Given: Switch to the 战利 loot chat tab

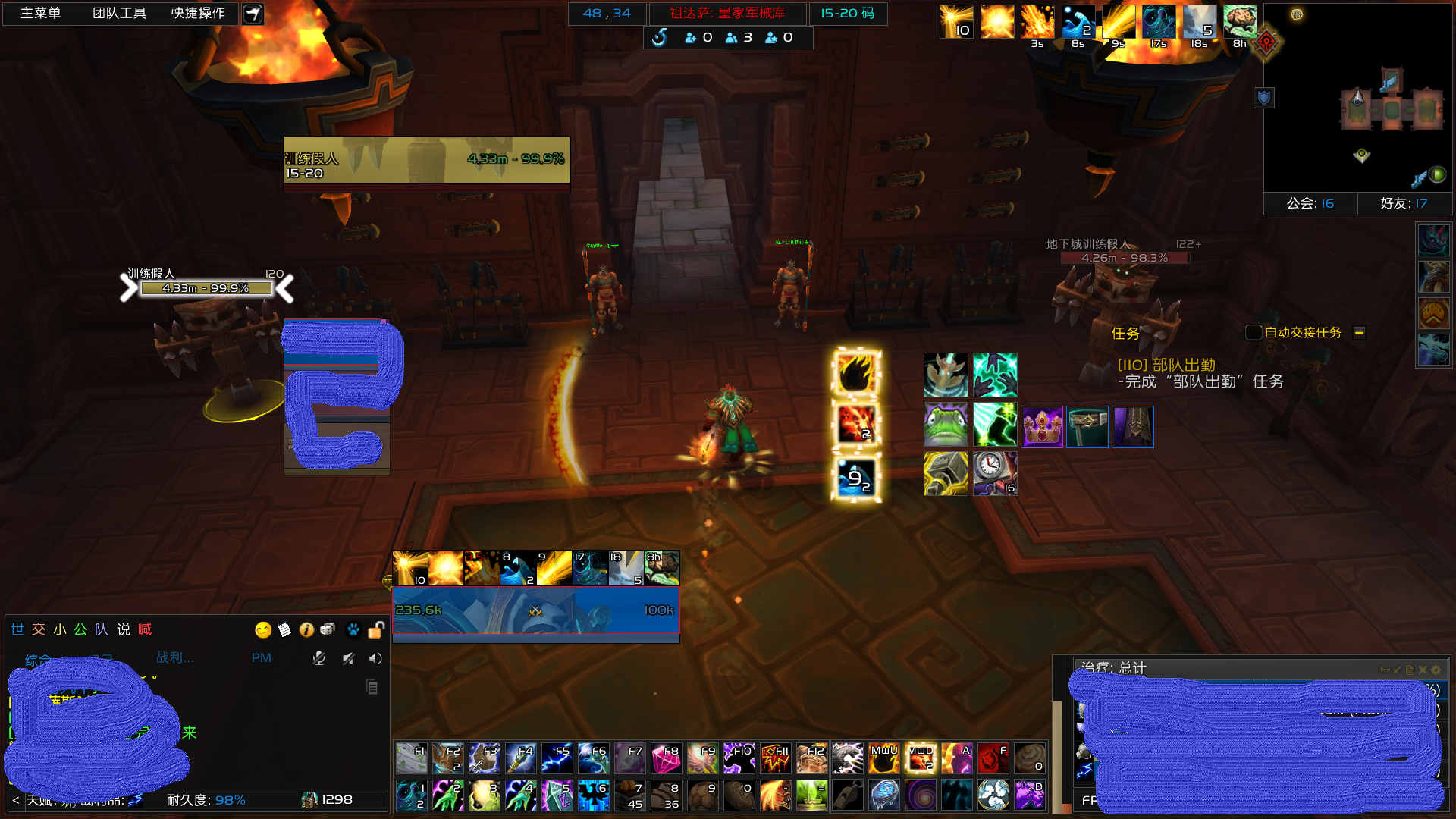Looking at the screenshot, I should click(175, 657).
